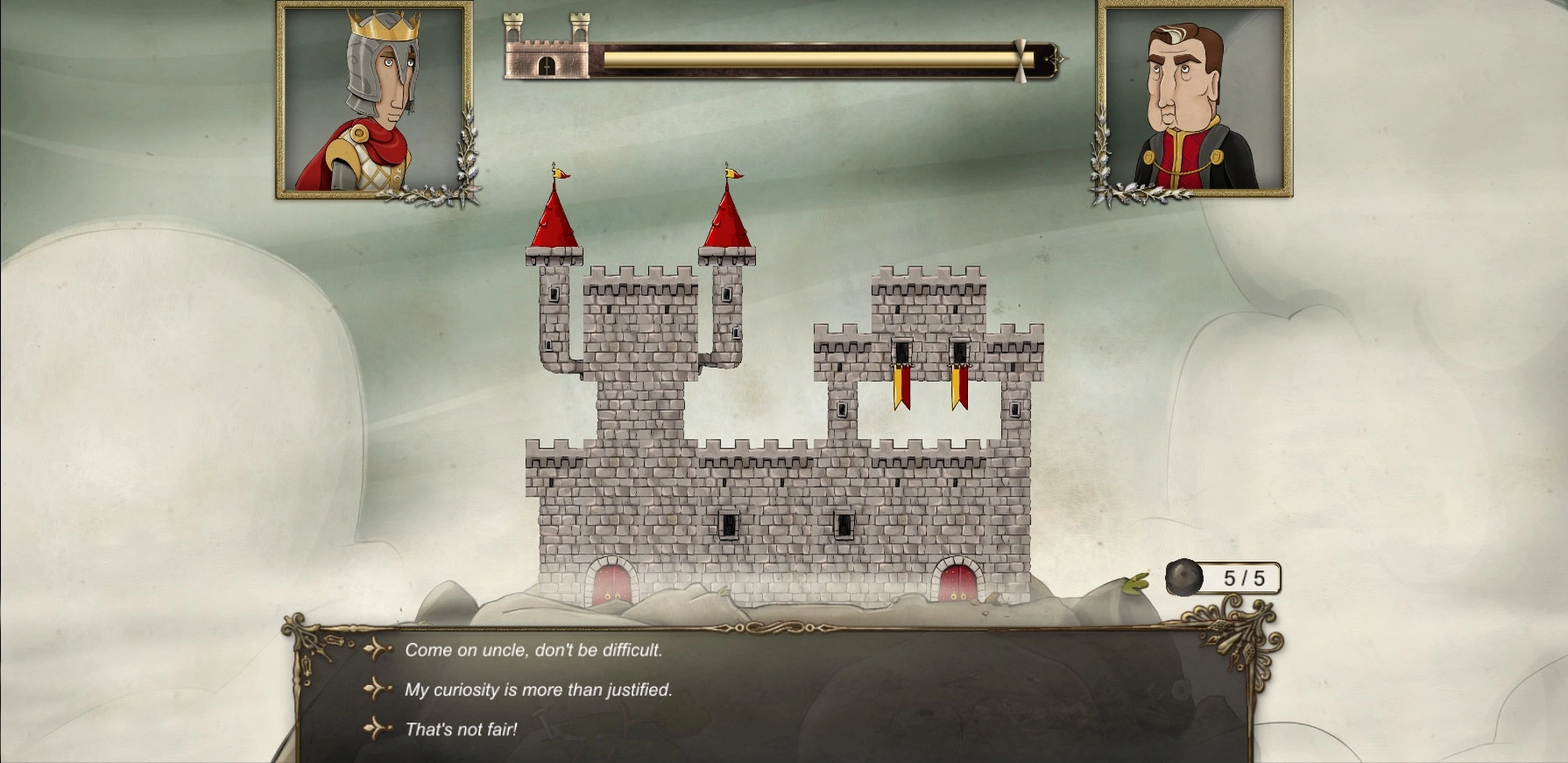Select reply "My curiosity is more than justified."
The height and width of the screenshot is (763, 1568).
pyautogui.click(x=538, y=690)
